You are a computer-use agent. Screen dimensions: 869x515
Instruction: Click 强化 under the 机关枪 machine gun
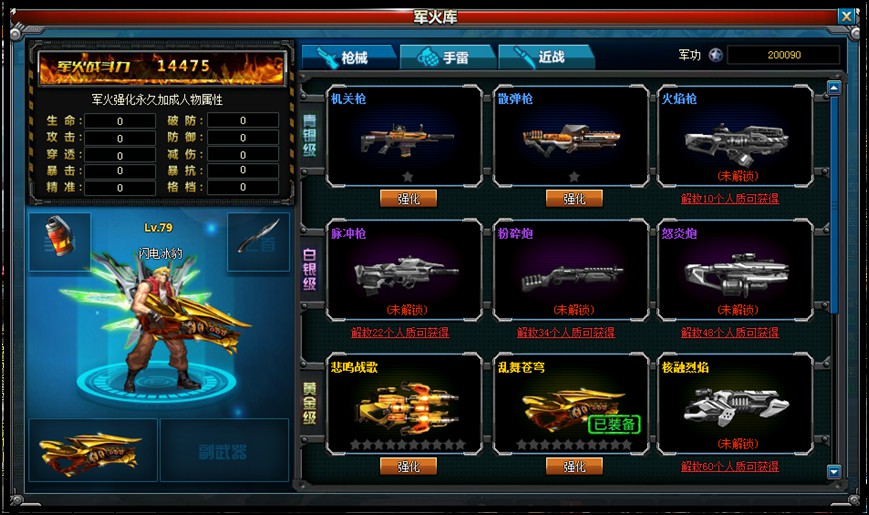click(x=408, y=198)
